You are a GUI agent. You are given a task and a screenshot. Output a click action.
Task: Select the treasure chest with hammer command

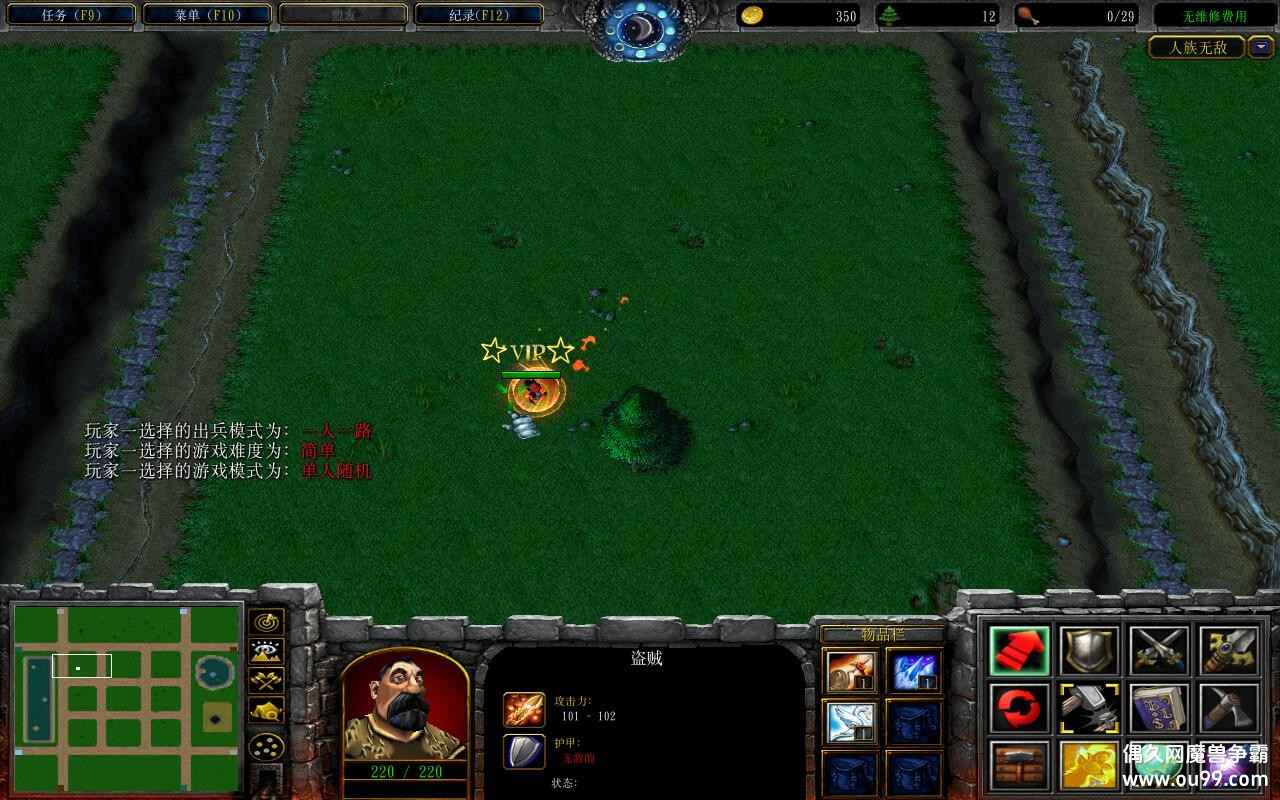[1020, 766]
